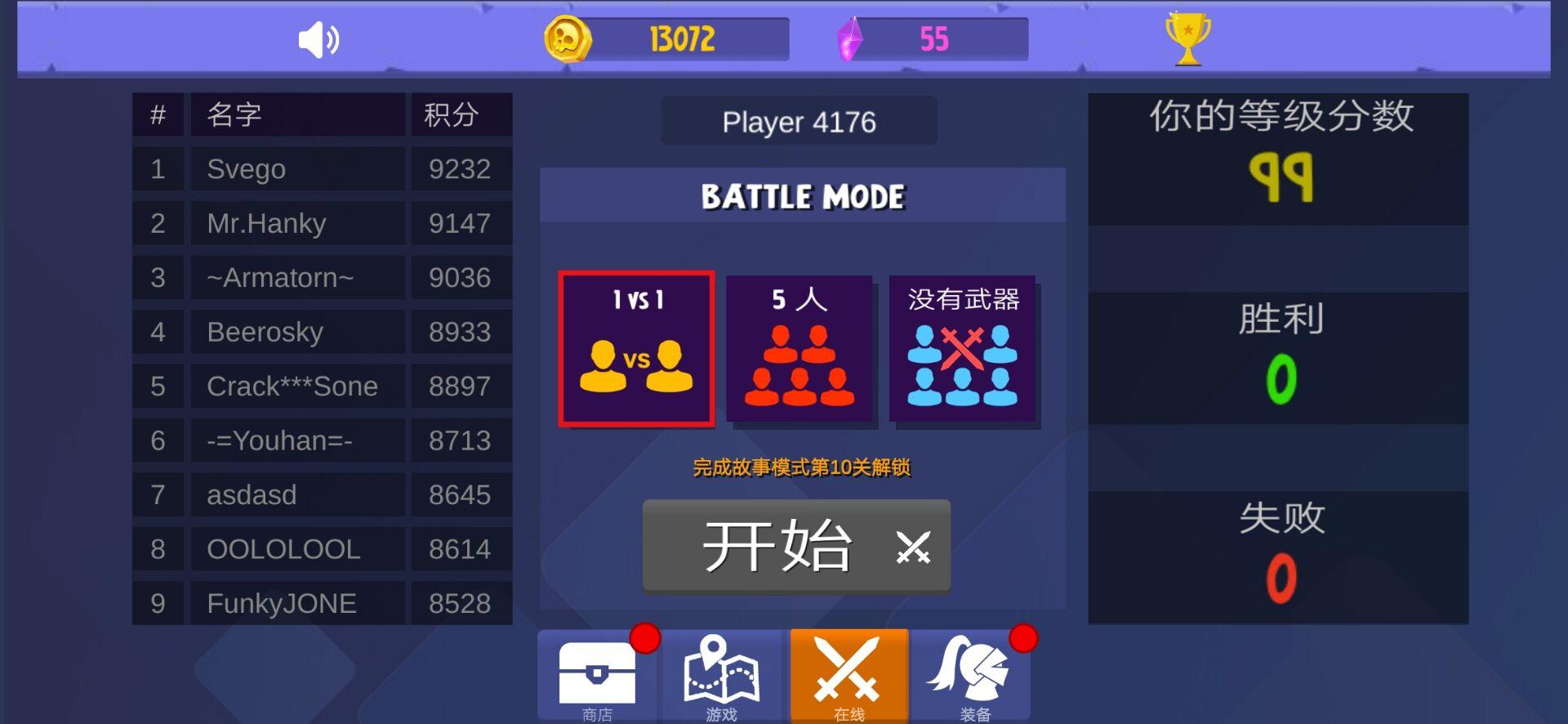
Task: Click the Player 4176 name field
Action: [799, 122]
